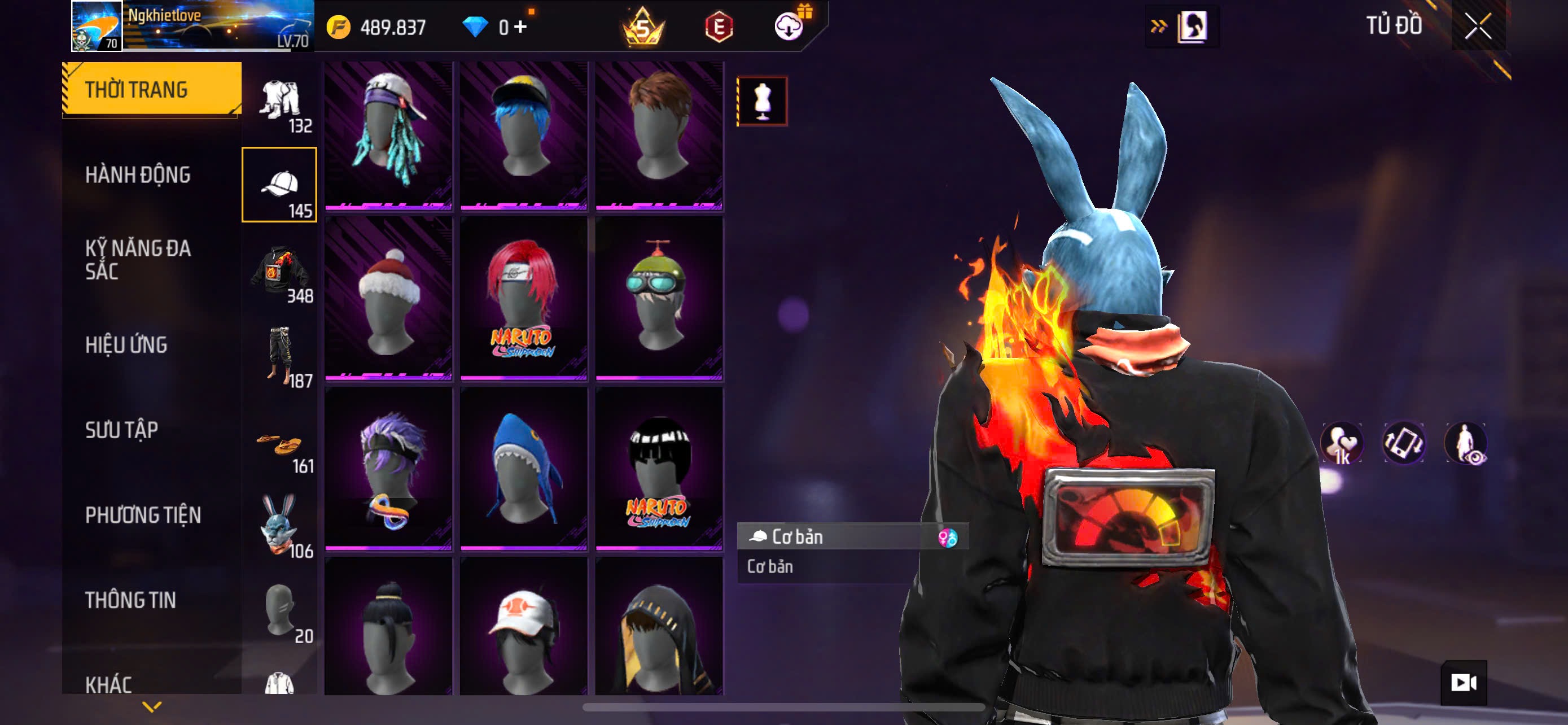Open the Hành Động menu

138,174
